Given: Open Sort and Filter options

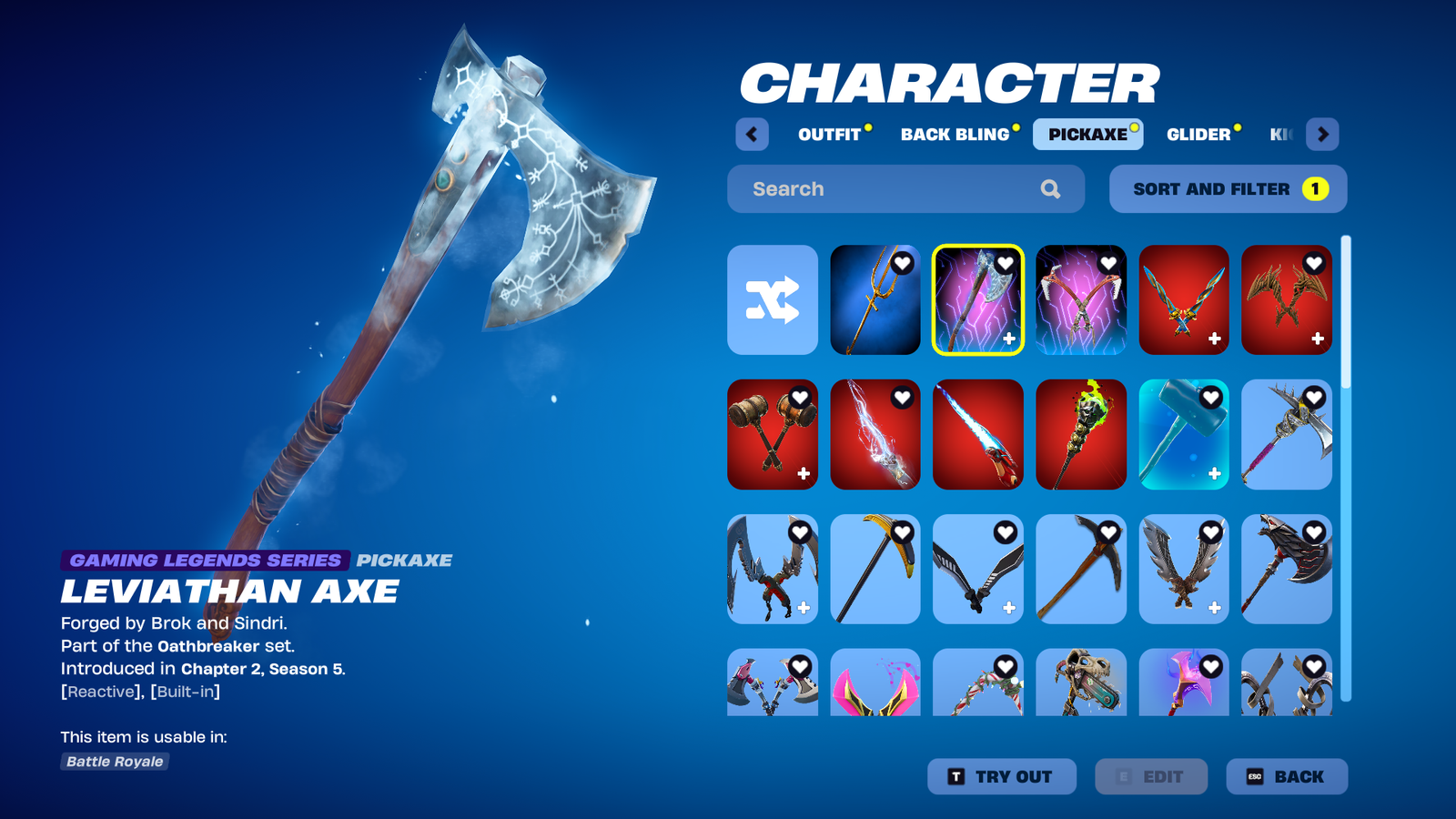Looking at the screenshot, I should (x=1228, y=189).
